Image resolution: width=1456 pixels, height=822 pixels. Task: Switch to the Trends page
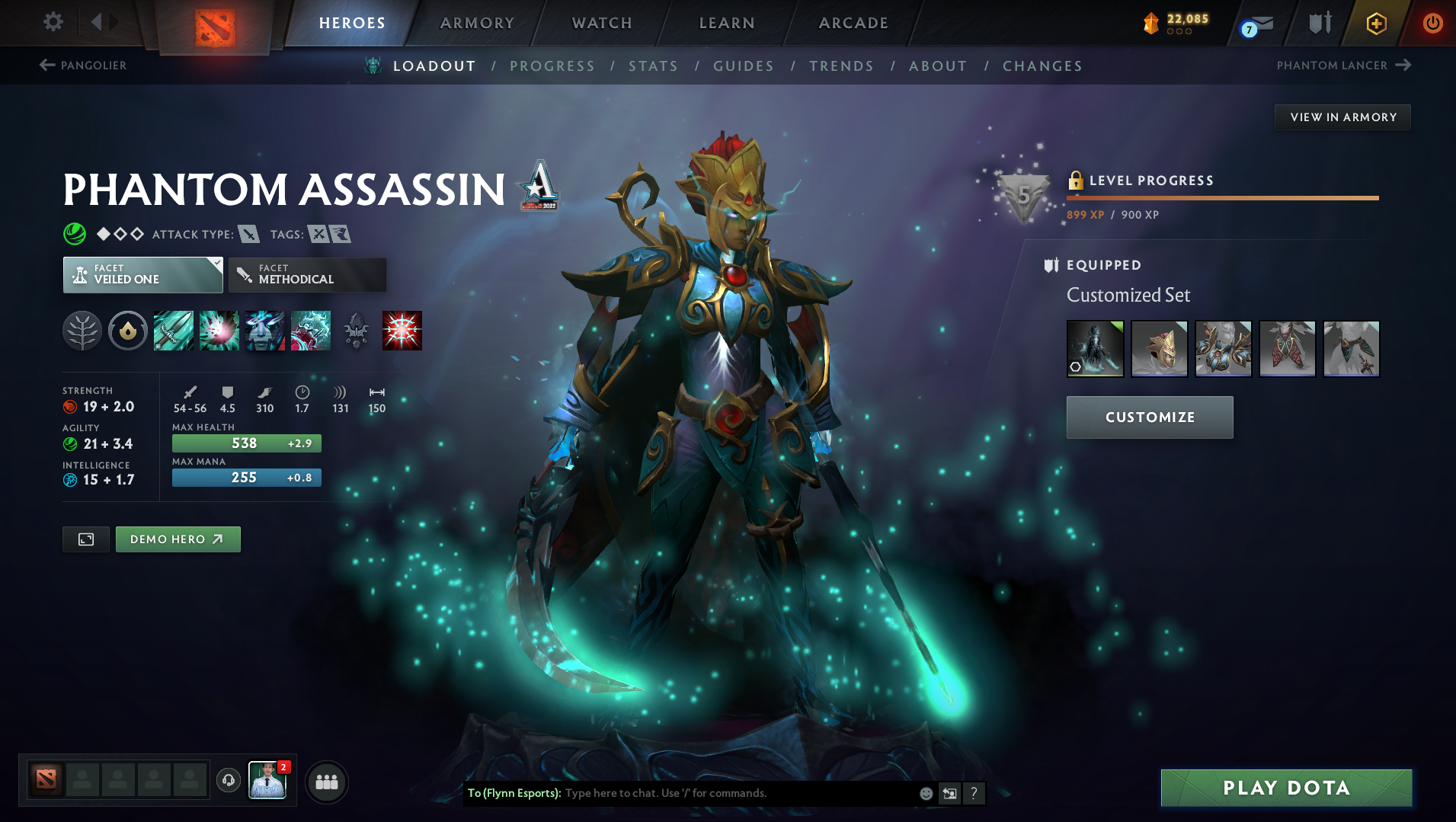[841, 66]
